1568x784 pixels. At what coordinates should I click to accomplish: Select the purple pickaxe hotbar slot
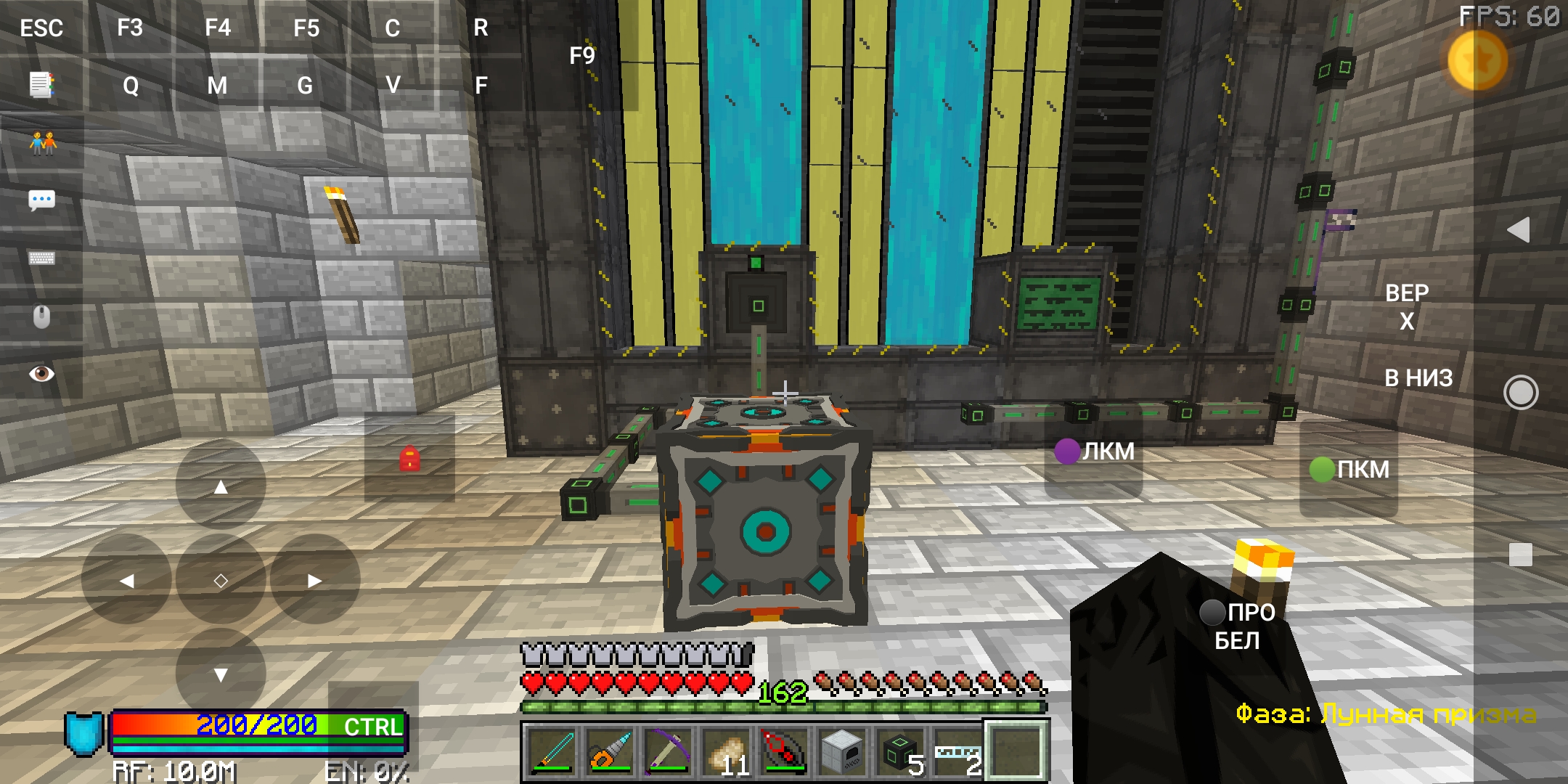pyautogui.click(x=668, y=751)
